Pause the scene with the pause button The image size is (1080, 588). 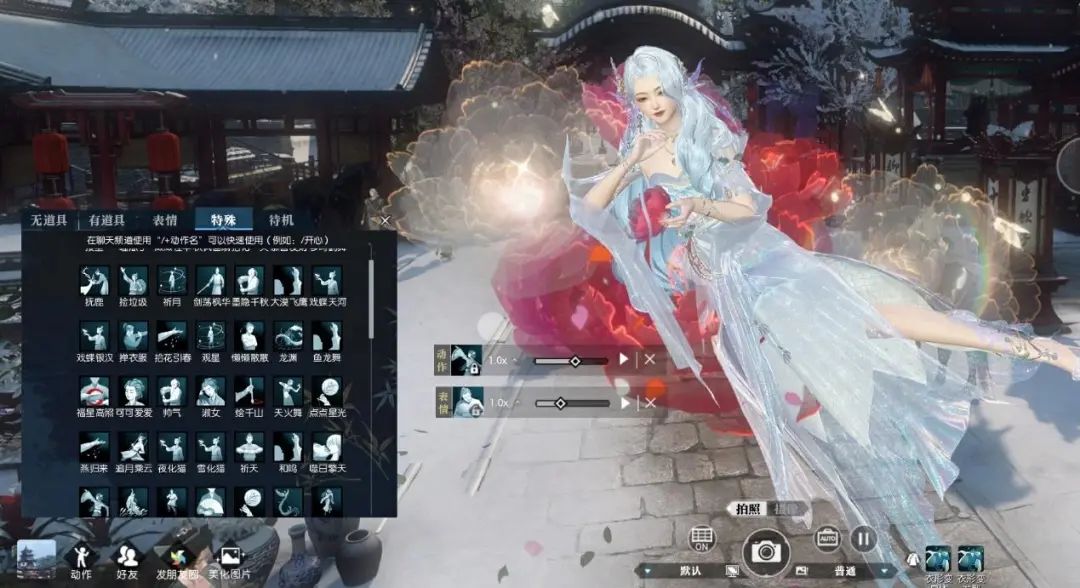tap(863, 539)
